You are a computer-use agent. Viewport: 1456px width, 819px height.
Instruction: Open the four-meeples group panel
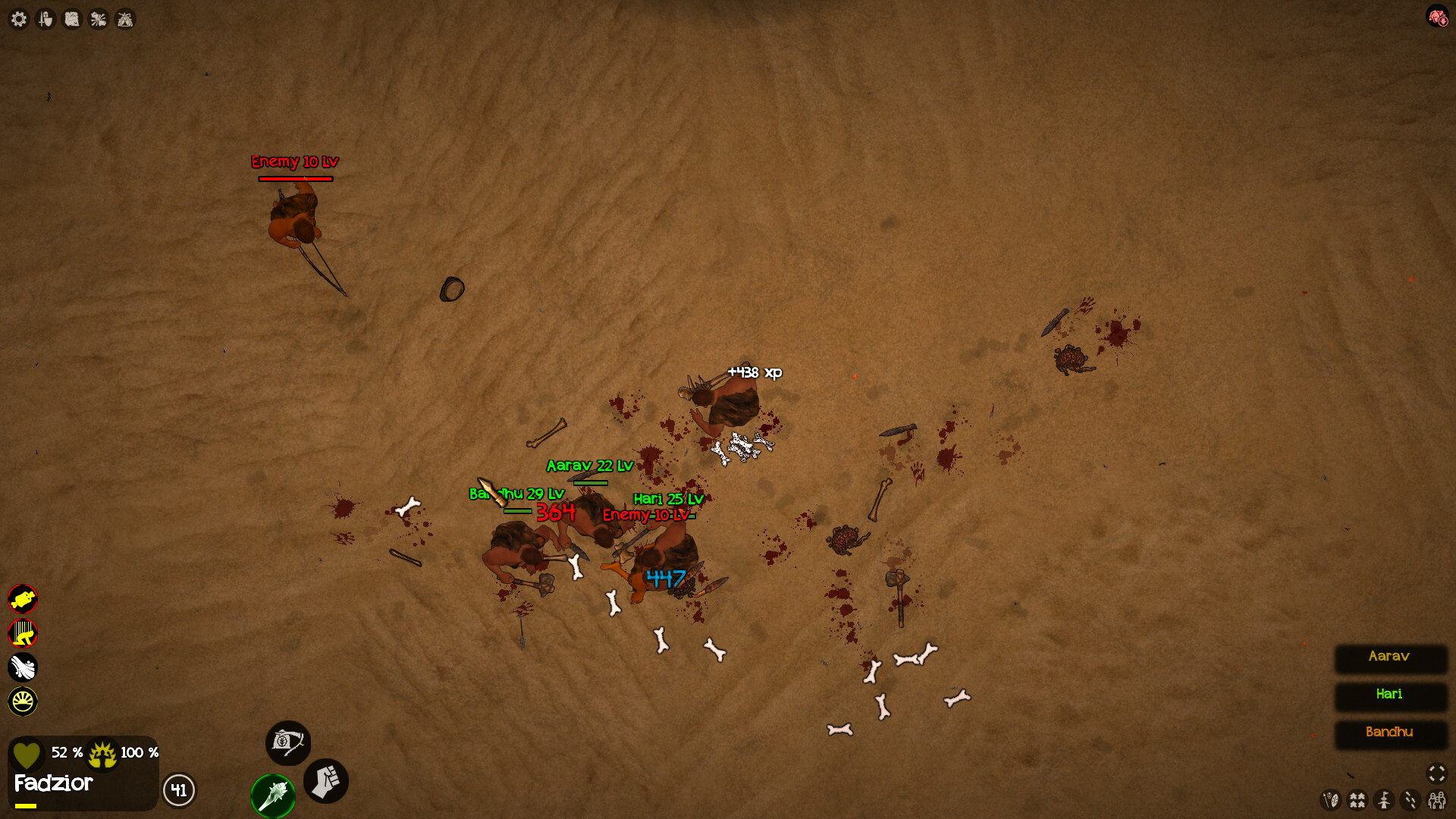[1357, 800]
